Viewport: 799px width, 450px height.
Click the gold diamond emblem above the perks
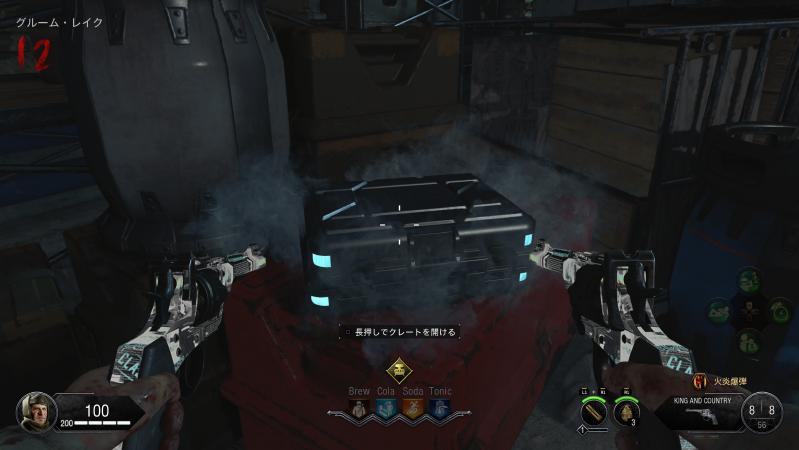pyautogui.click(x=399, y=369)
